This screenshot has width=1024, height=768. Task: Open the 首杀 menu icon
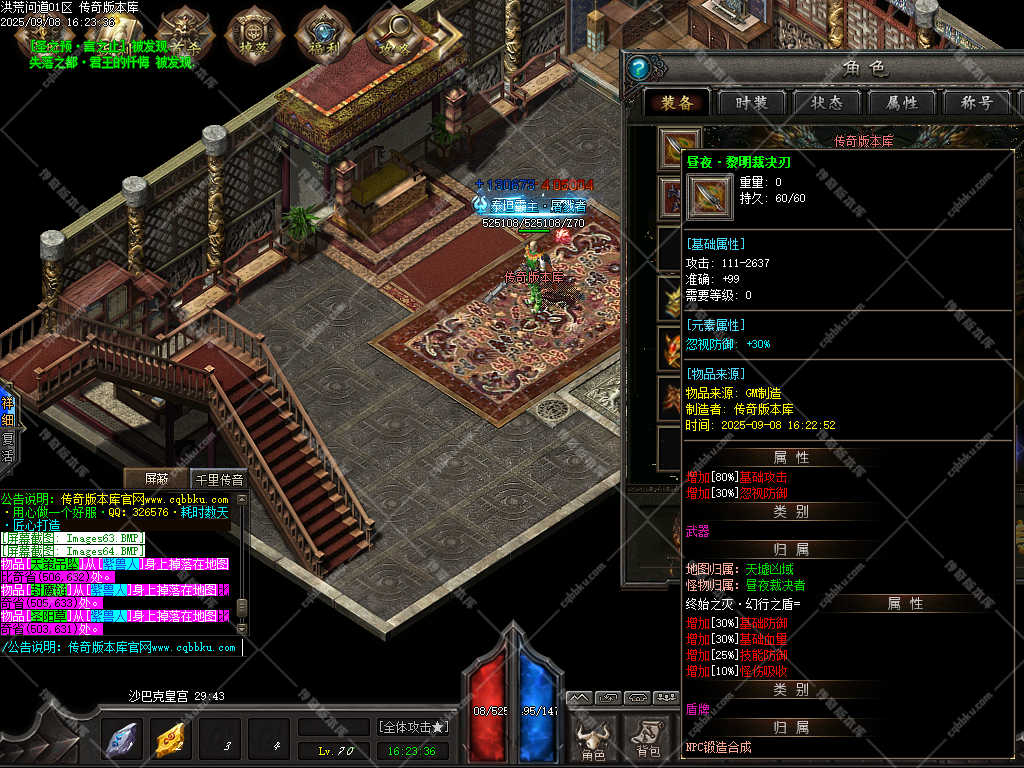[x=184, y=35]
